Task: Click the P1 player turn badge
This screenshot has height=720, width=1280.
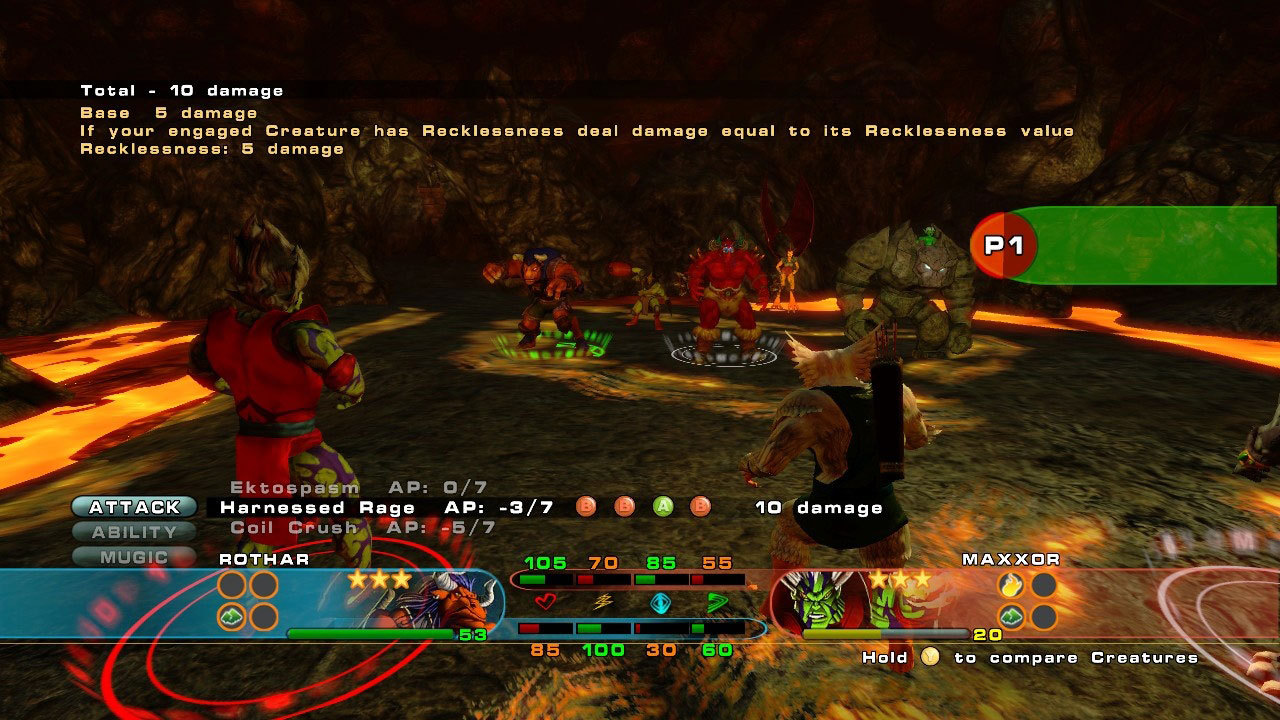Action: click(x=1004, y=244)
